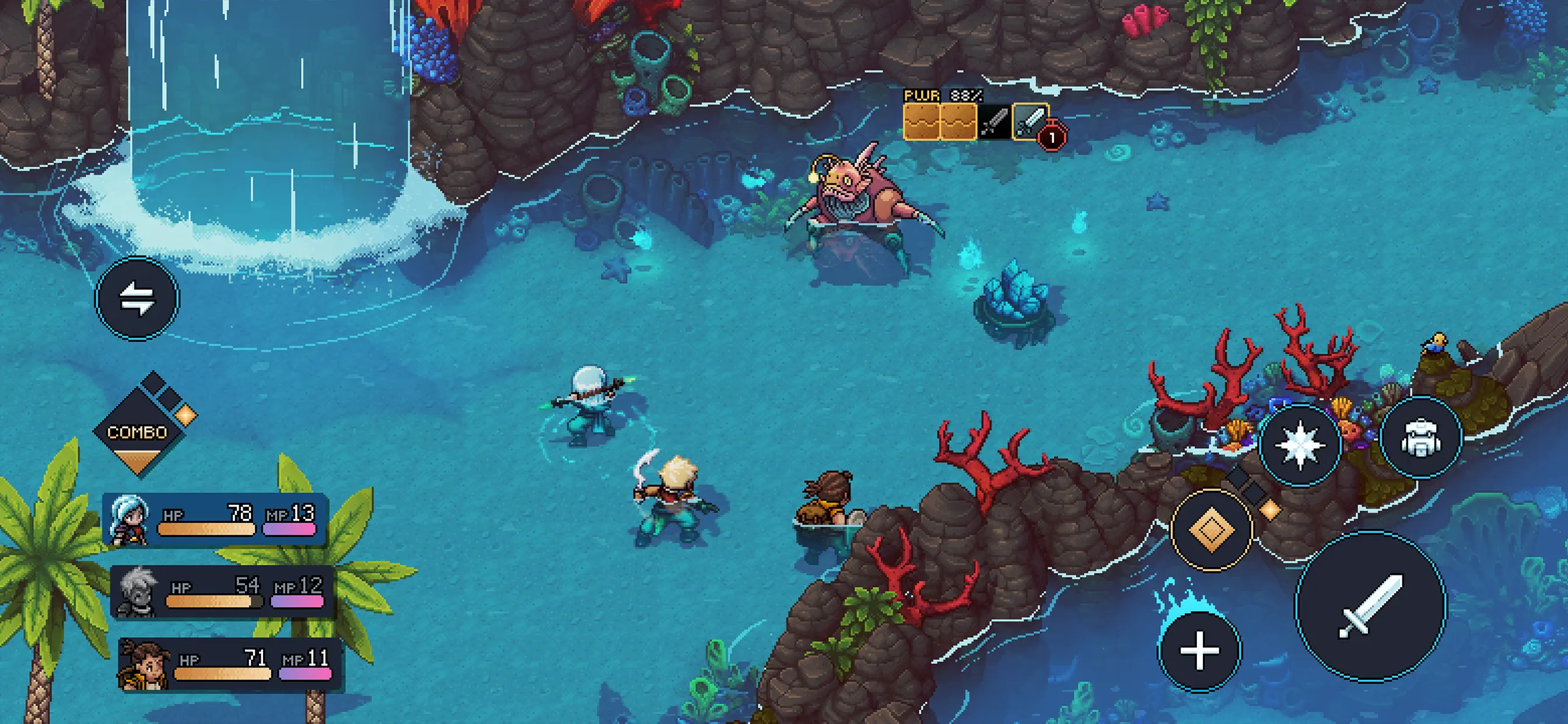1568x724 pixels.
Task: Select the blue-haired party member's panel
Action: tap(216, 521)
